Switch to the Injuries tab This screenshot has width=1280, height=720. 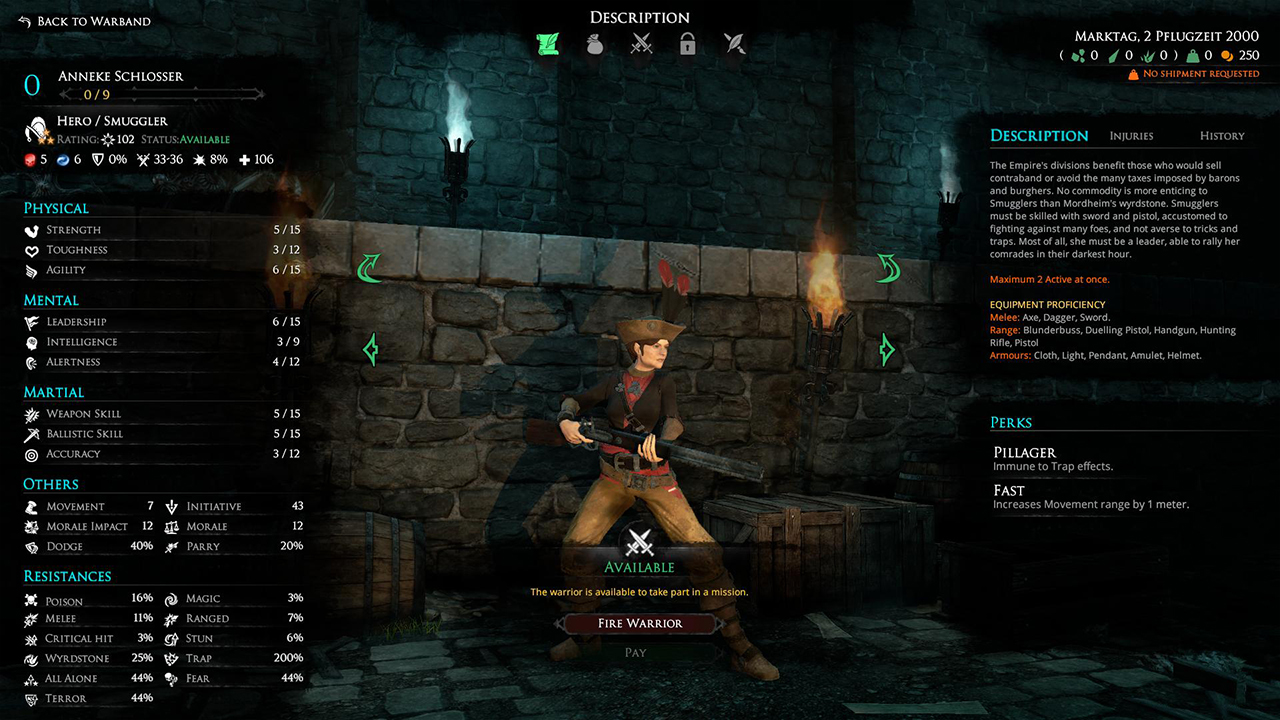pyautogui.click(x=1131, y=136)
